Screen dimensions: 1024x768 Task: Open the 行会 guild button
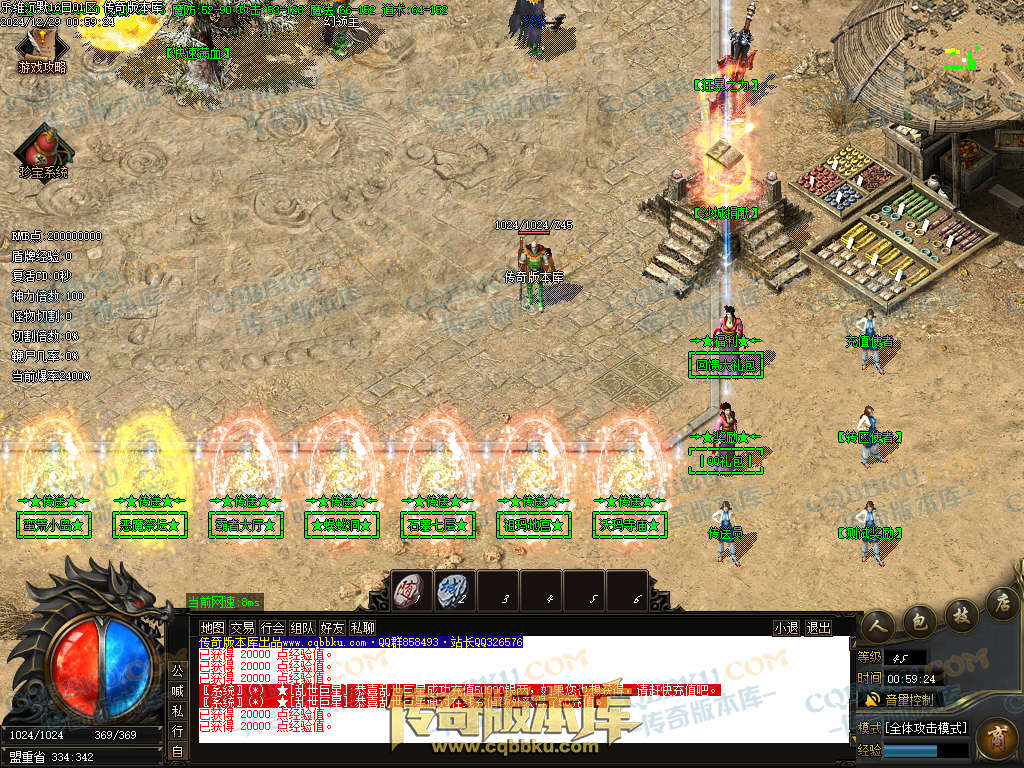tap(272, 628)
